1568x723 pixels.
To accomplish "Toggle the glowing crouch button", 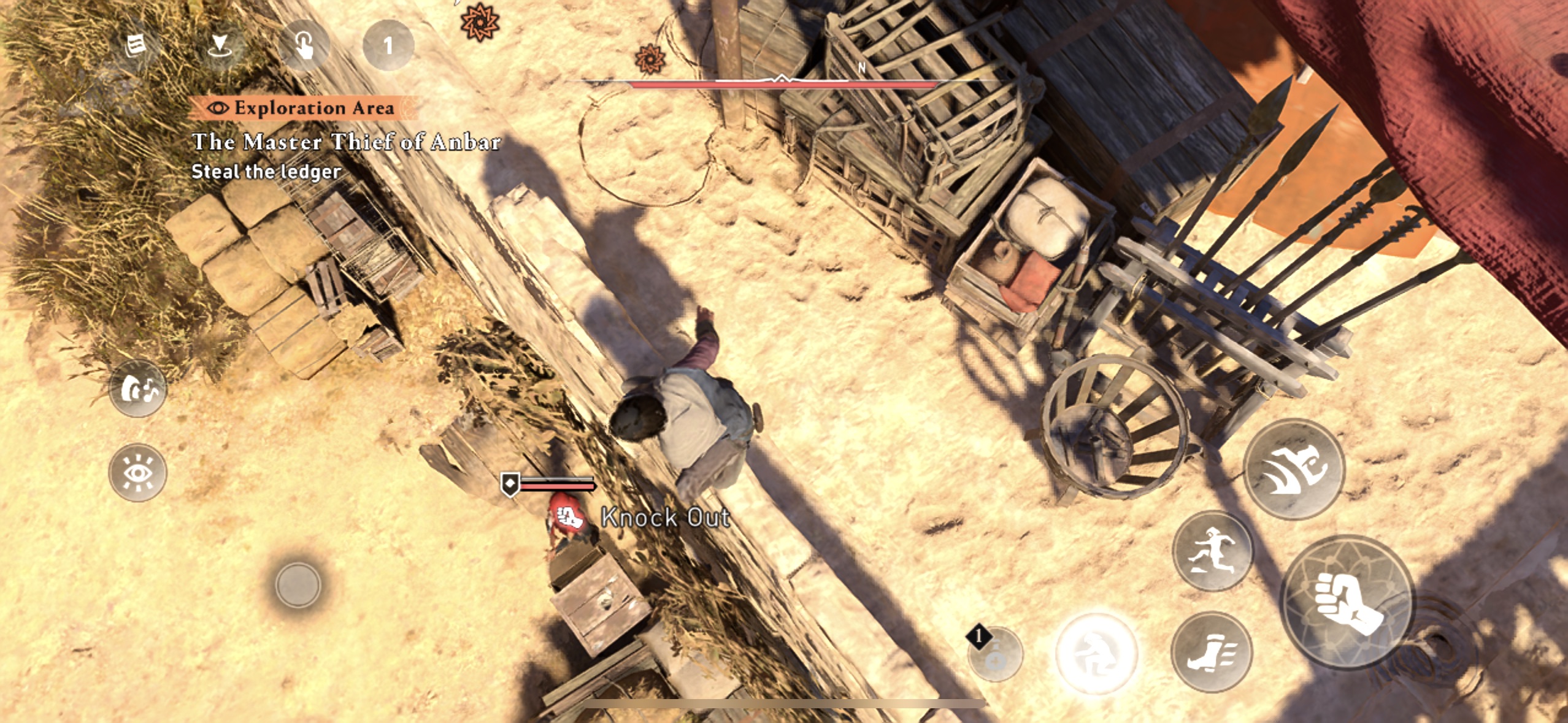I will 1096,653.
